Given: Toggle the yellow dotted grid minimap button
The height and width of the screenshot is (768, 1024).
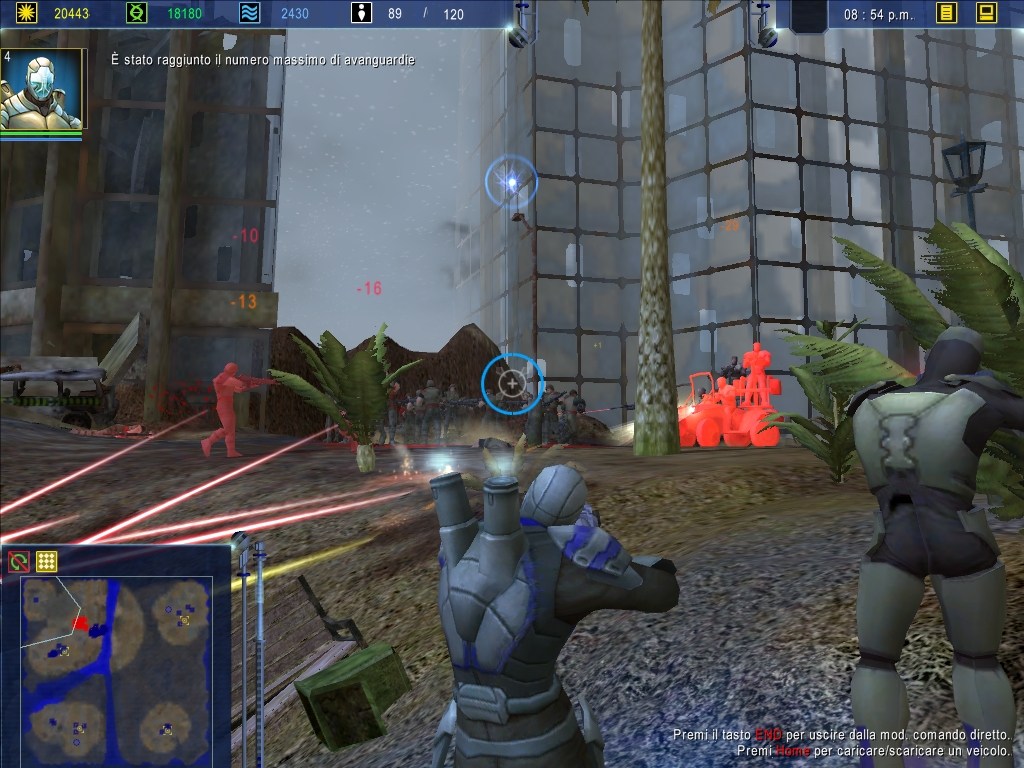Looking at the screenshot, I should [46, 562].
